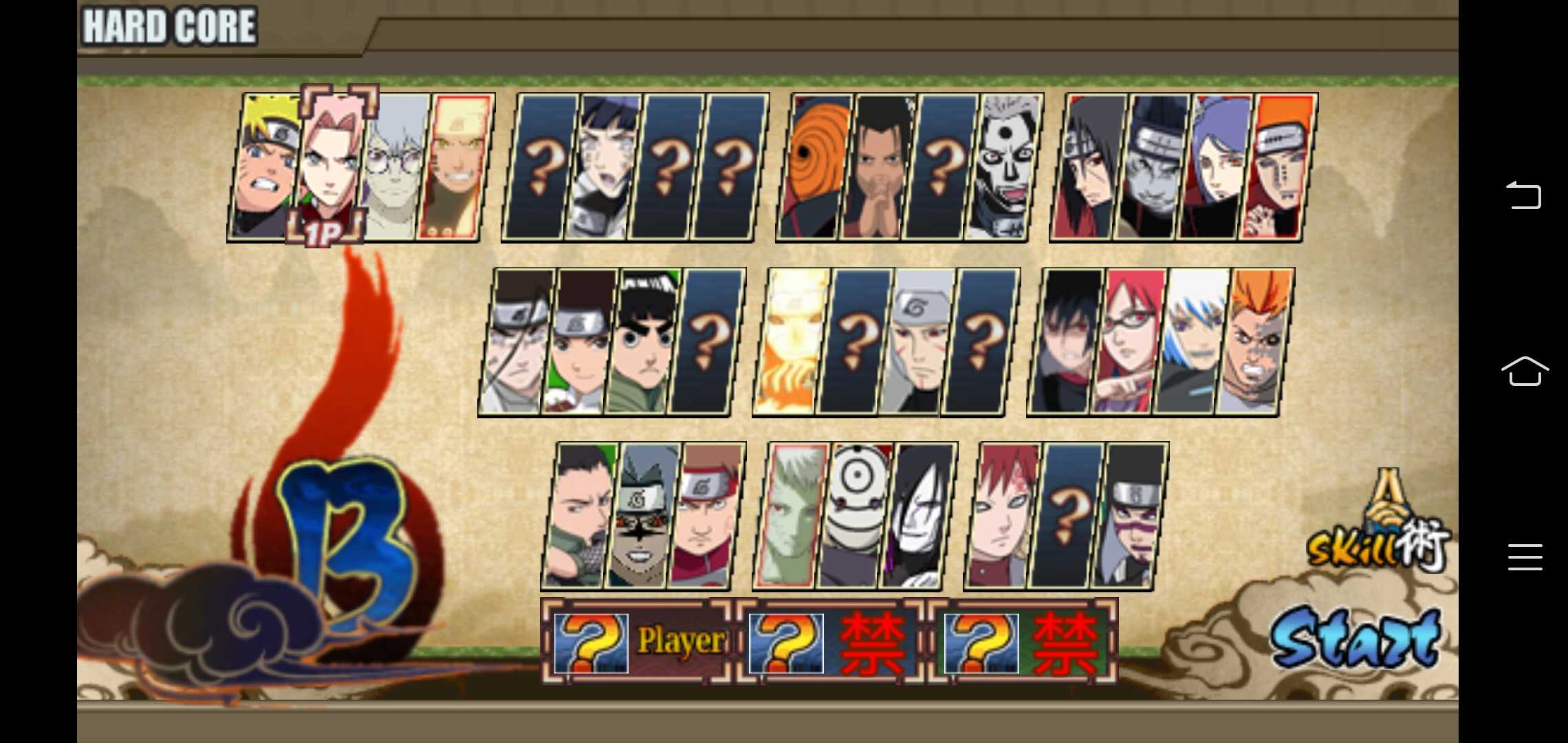Screen dimensions: 1568x743
Task: Choose Hinata from the roster
Action: pyautogui.click(x=604, y=169)
